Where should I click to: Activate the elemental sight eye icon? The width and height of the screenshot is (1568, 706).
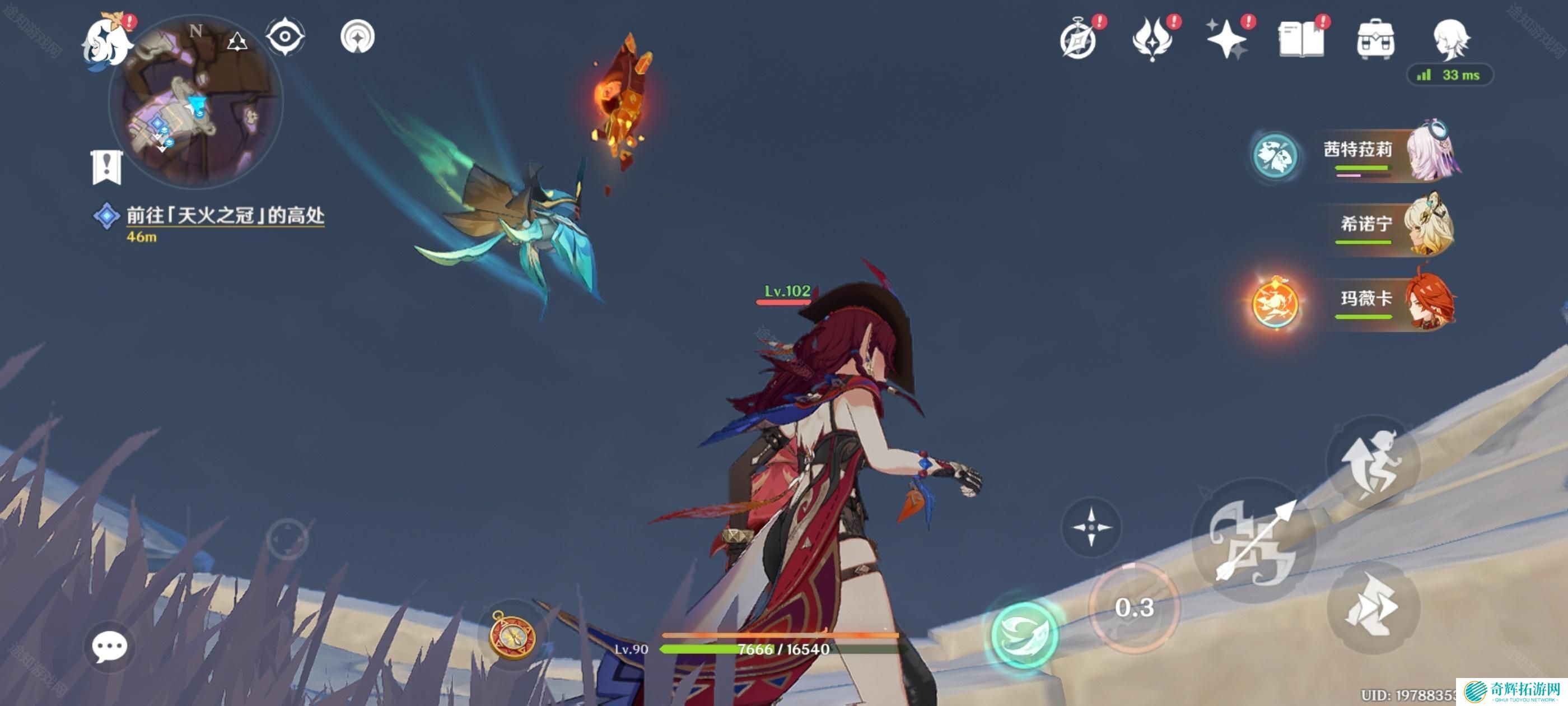pyautogui.click(x=285, y=36)
